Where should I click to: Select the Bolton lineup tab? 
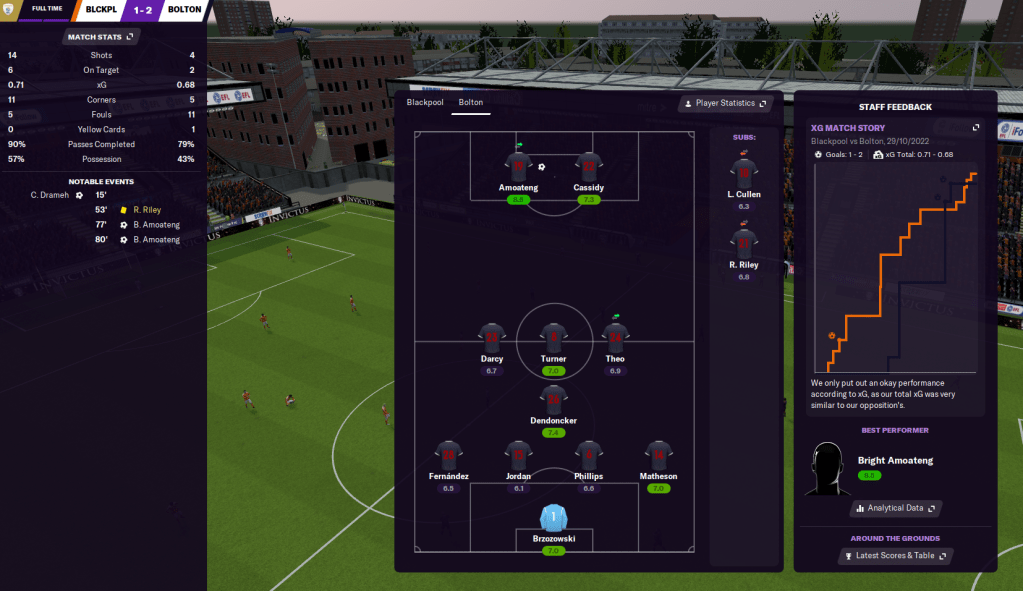(x=470, y=103)
